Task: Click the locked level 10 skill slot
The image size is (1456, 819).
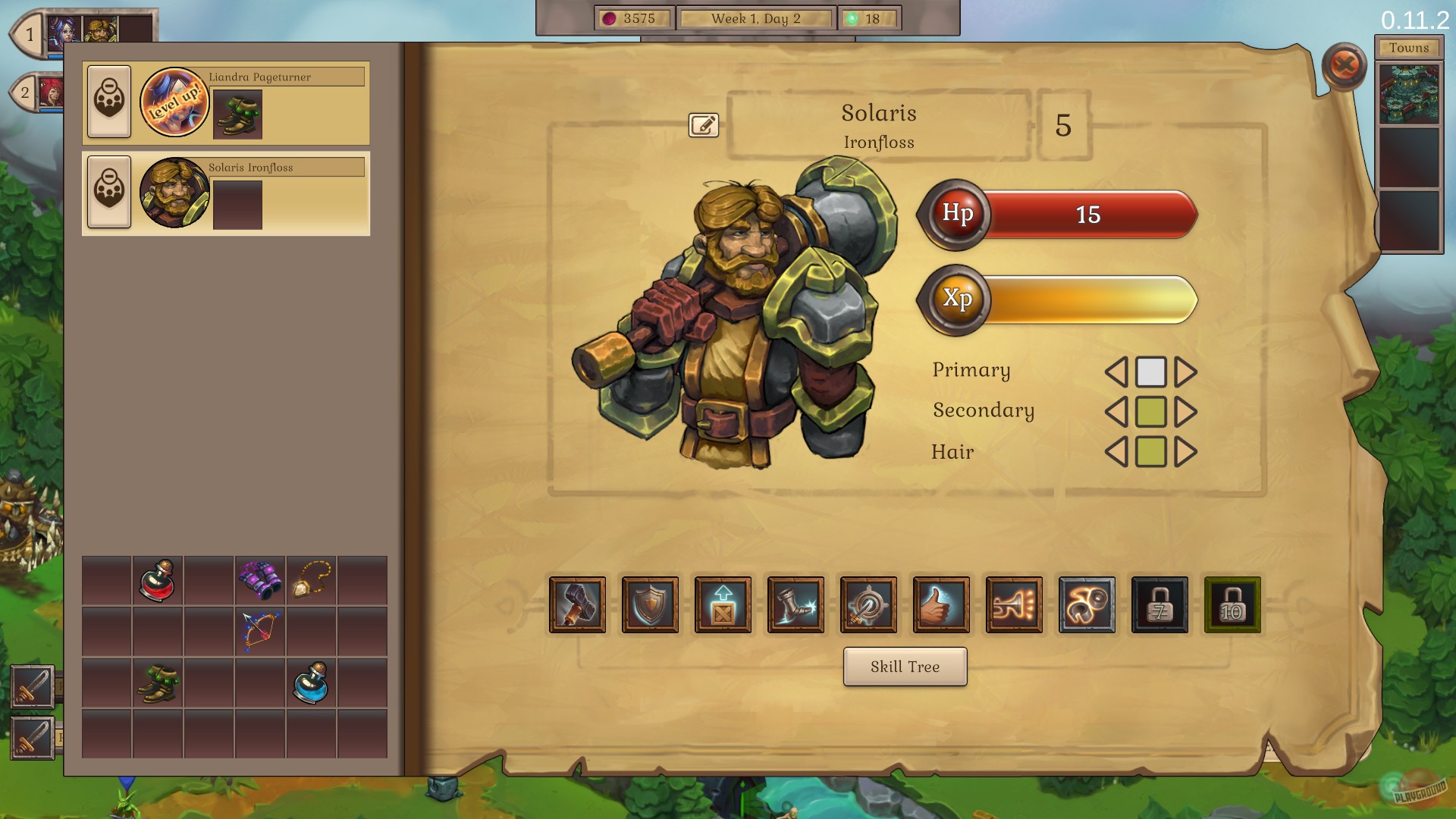Action: coord(1232,605)
